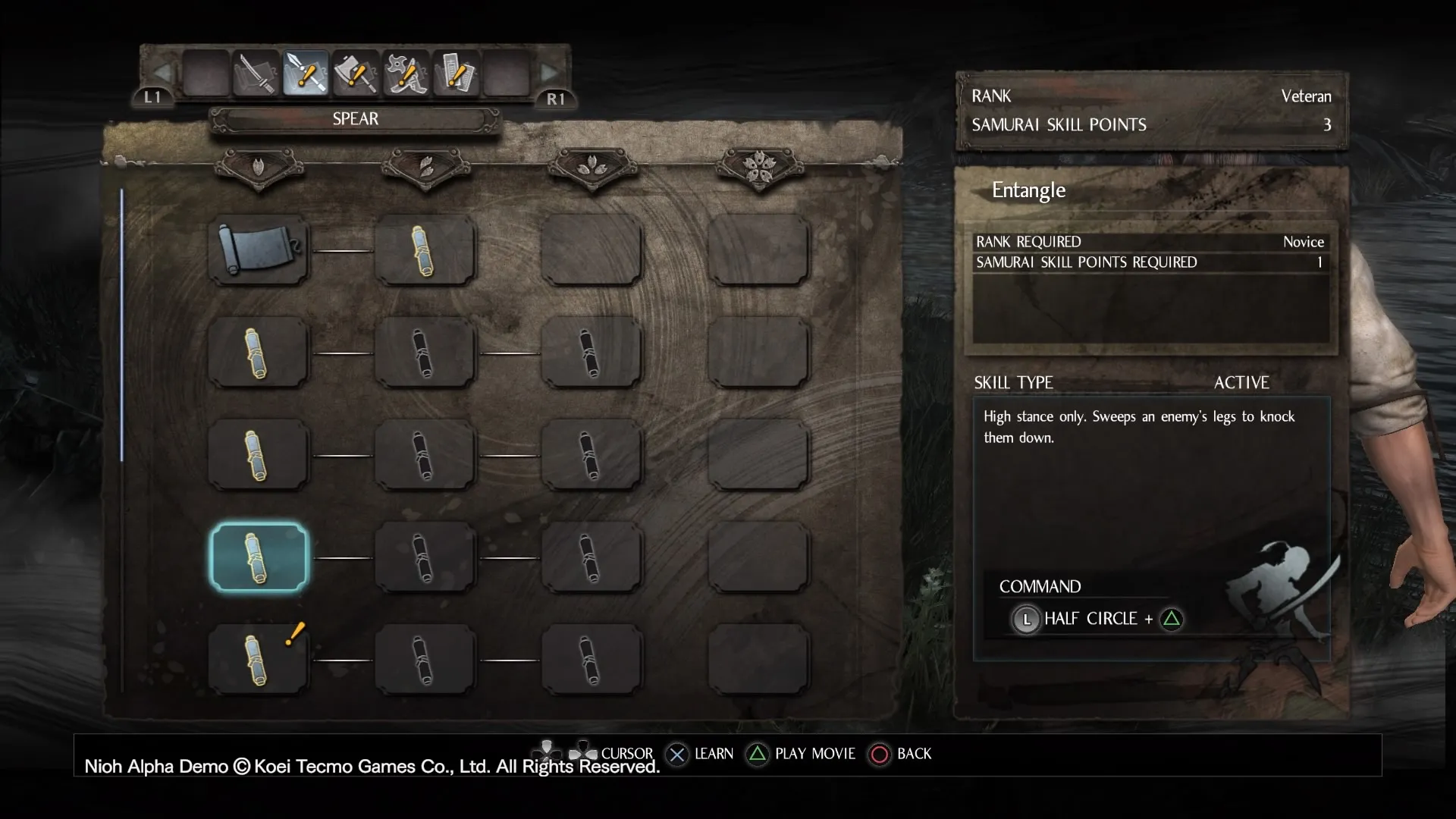The height and width of the screenshot is (819, 1456).
Task: Select the skill scroll marked with an exclamation
Action: (259, 660)
